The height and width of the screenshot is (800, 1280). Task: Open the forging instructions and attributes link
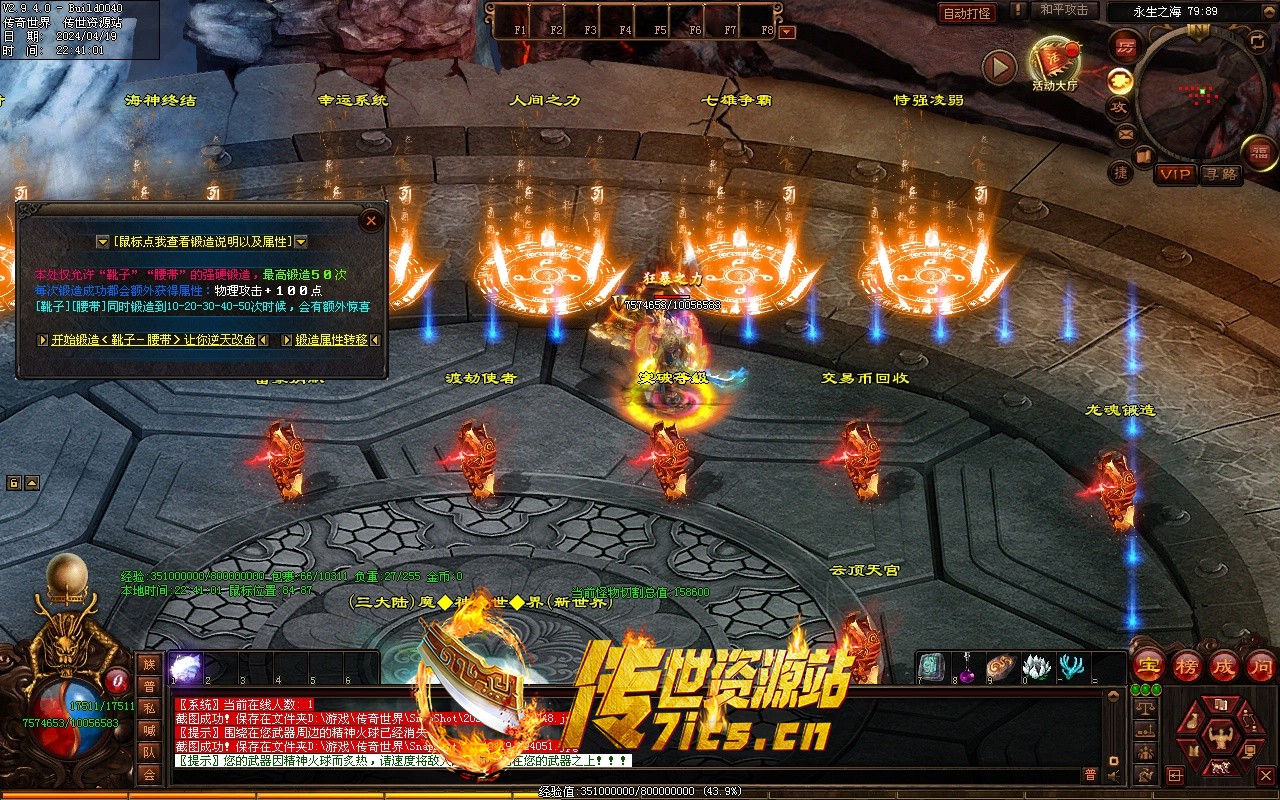202,242
